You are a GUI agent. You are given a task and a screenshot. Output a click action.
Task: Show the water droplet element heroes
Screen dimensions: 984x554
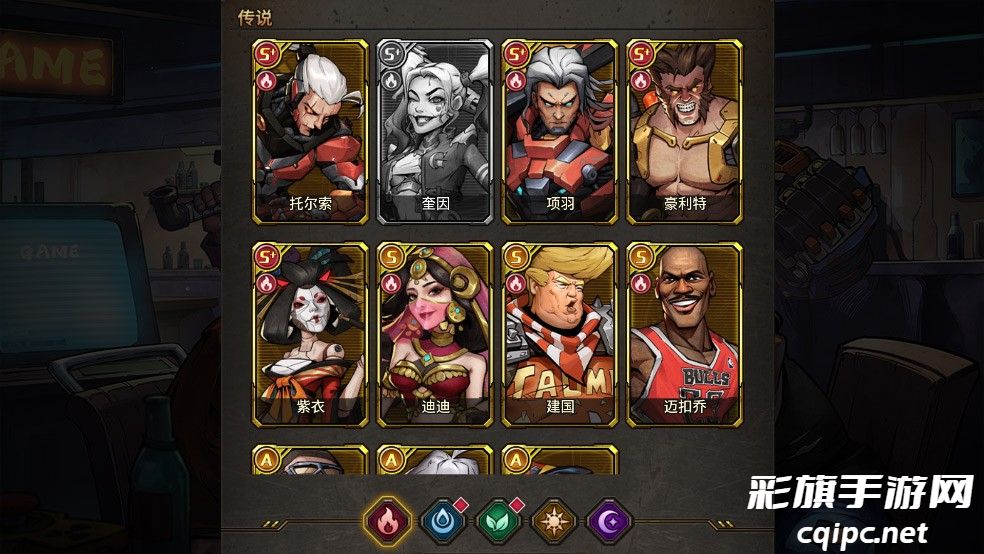[x=439, y=521]
